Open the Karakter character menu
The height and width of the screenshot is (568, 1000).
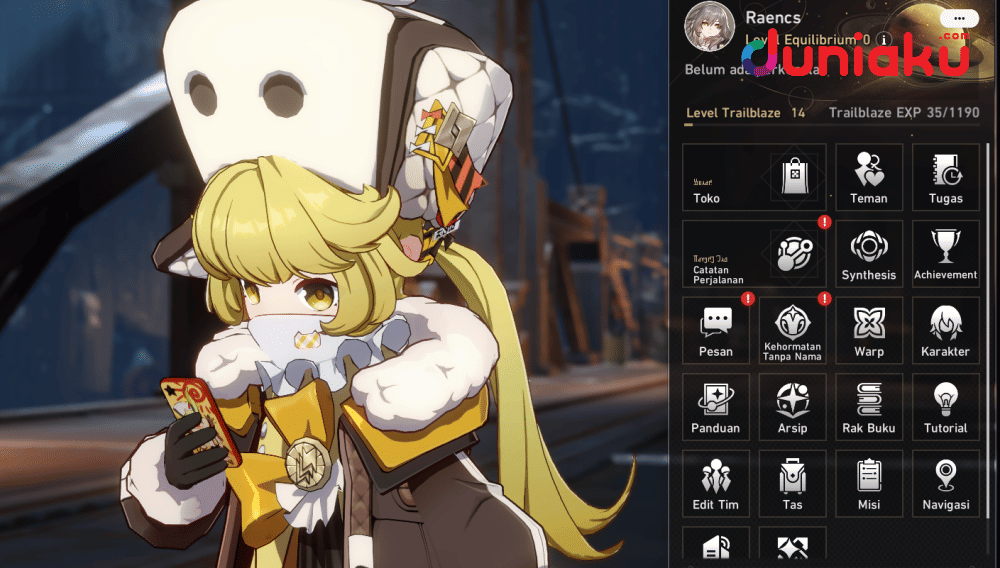tap(945, 331)
